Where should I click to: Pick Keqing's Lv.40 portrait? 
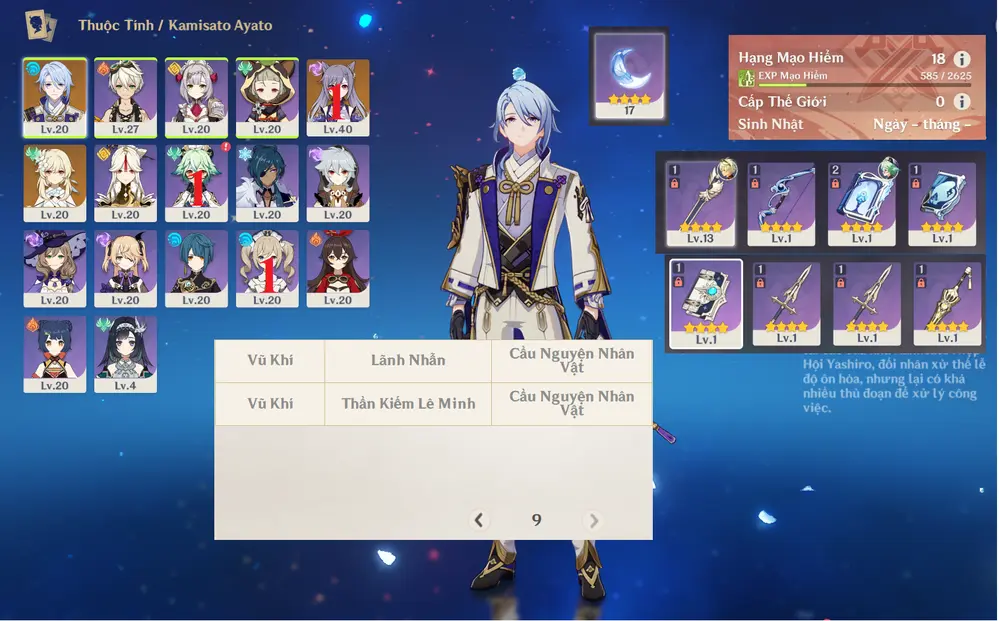coord(338,96)
